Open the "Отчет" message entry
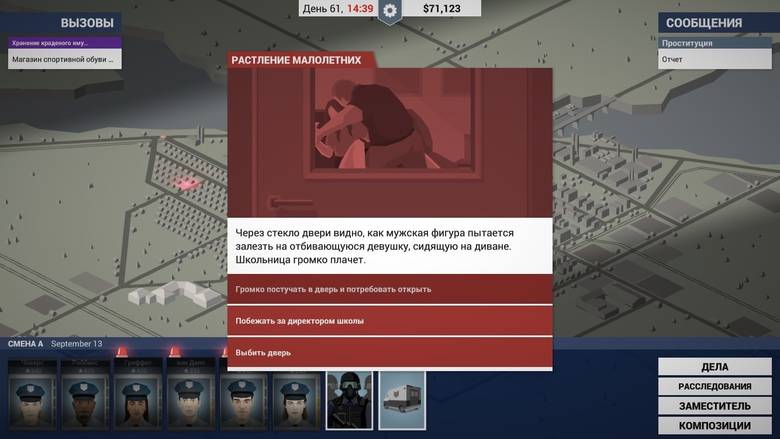This screenshot has width=780, height=439. (x=715, y=60)
